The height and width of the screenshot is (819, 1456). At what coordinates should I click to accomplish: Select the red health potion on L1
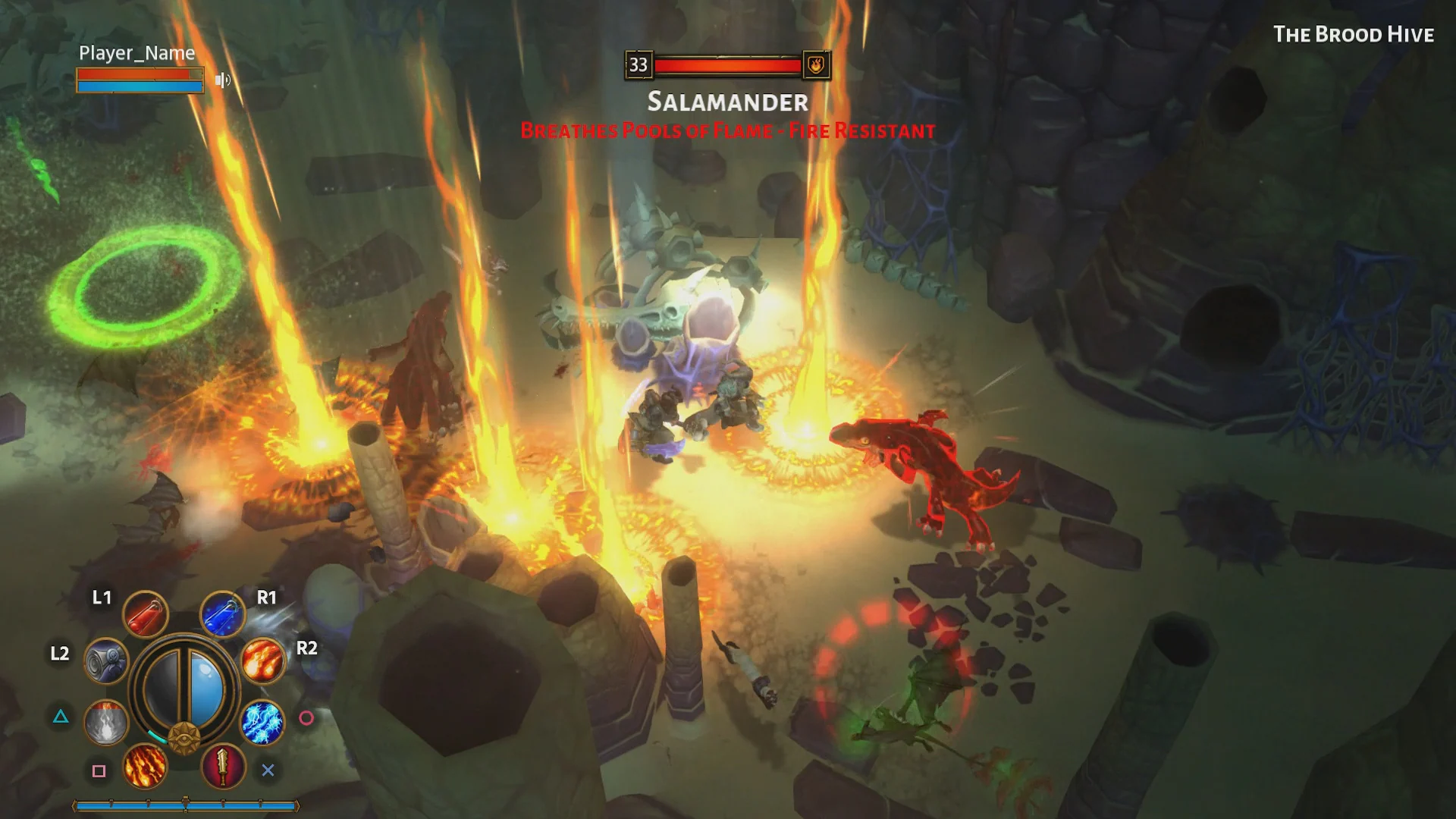coord(146,614)
